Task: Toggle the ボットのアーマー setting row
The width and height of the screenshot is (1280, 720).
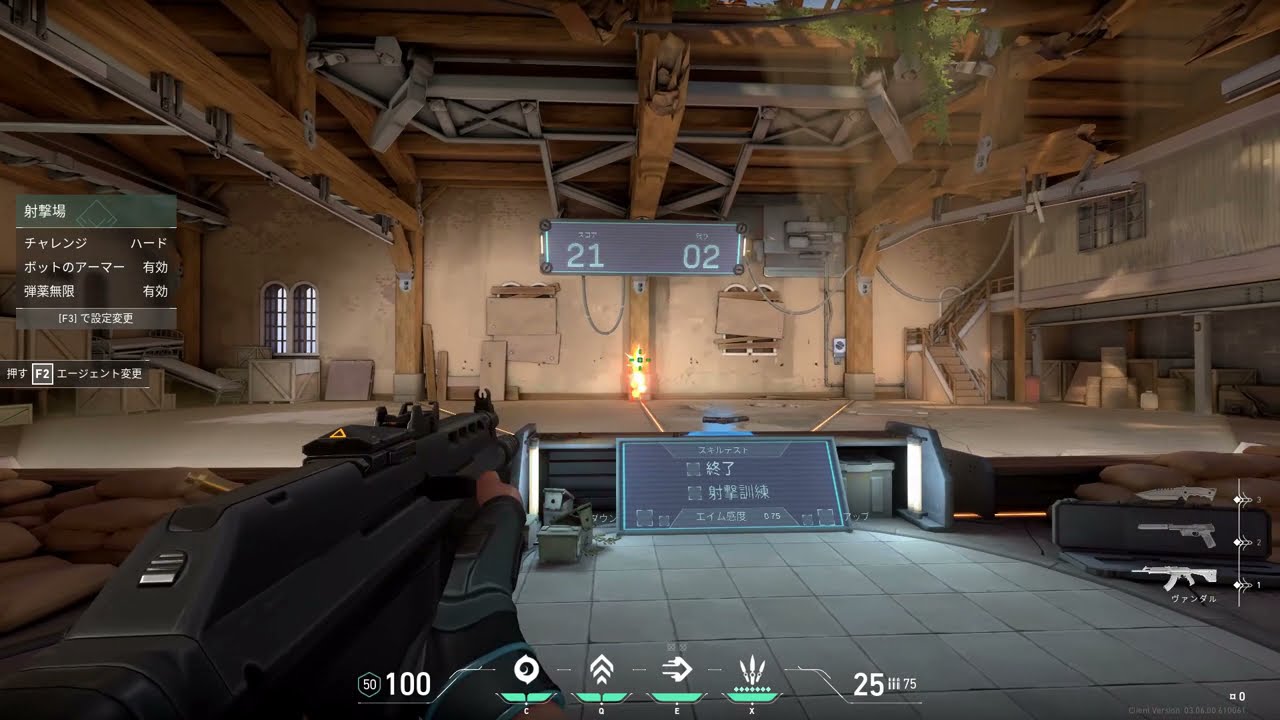Action: 96,267
